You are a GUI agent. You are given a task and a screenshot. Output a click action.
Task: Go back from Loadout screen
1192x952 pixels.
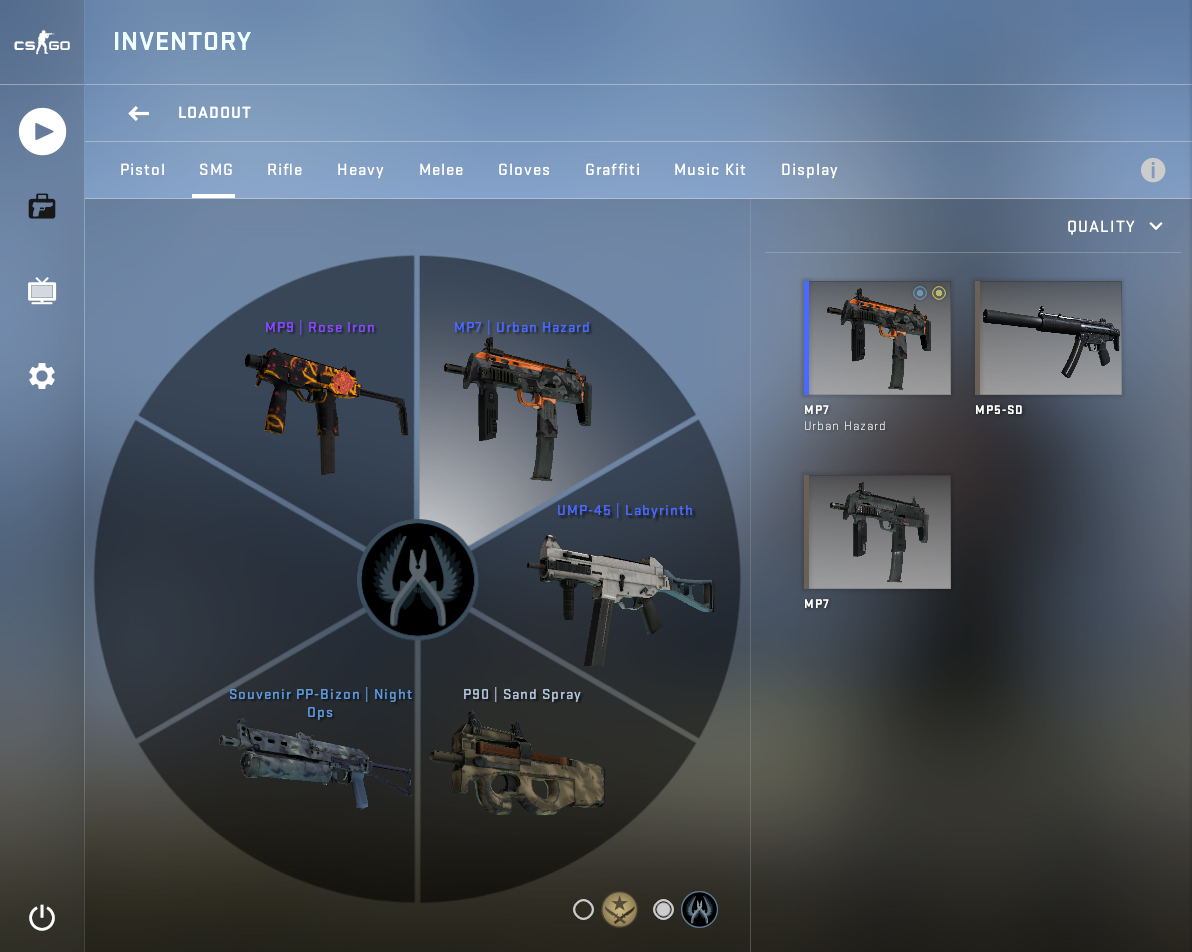pyautogui.click(x=138, y=113)
